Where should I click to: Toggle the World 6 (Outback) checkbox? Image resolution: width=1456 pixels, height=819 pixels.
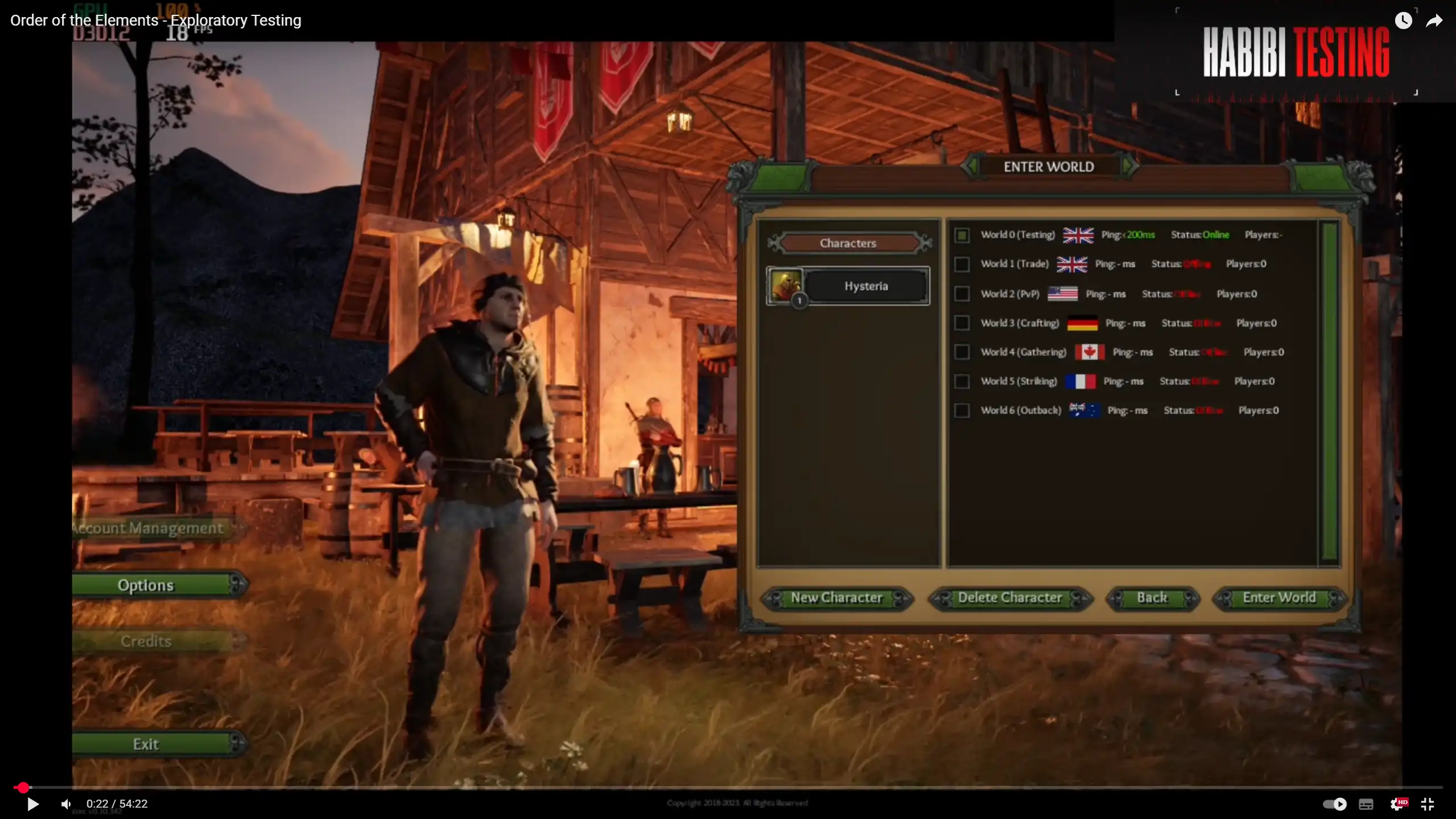click(962, 410)
